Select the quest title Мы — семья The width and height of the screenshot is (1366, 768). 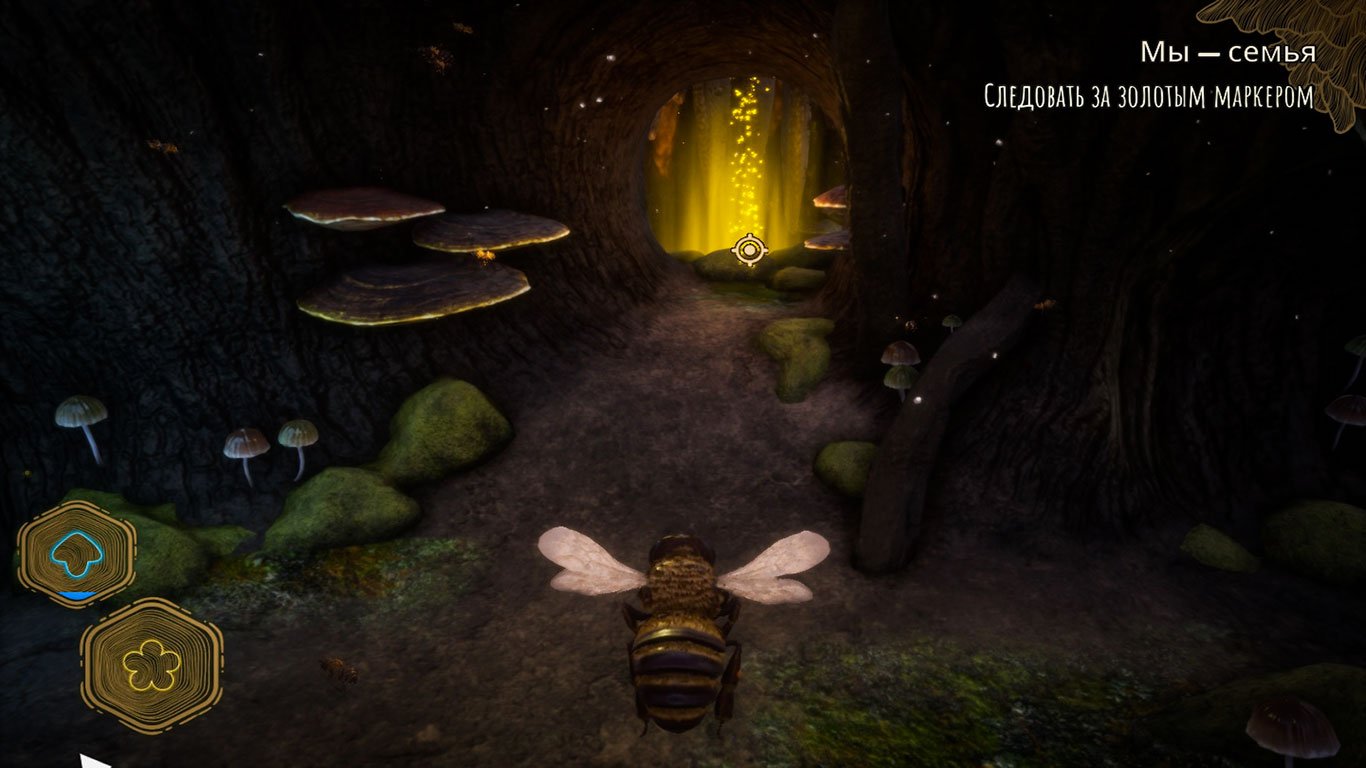(1230, 52)
